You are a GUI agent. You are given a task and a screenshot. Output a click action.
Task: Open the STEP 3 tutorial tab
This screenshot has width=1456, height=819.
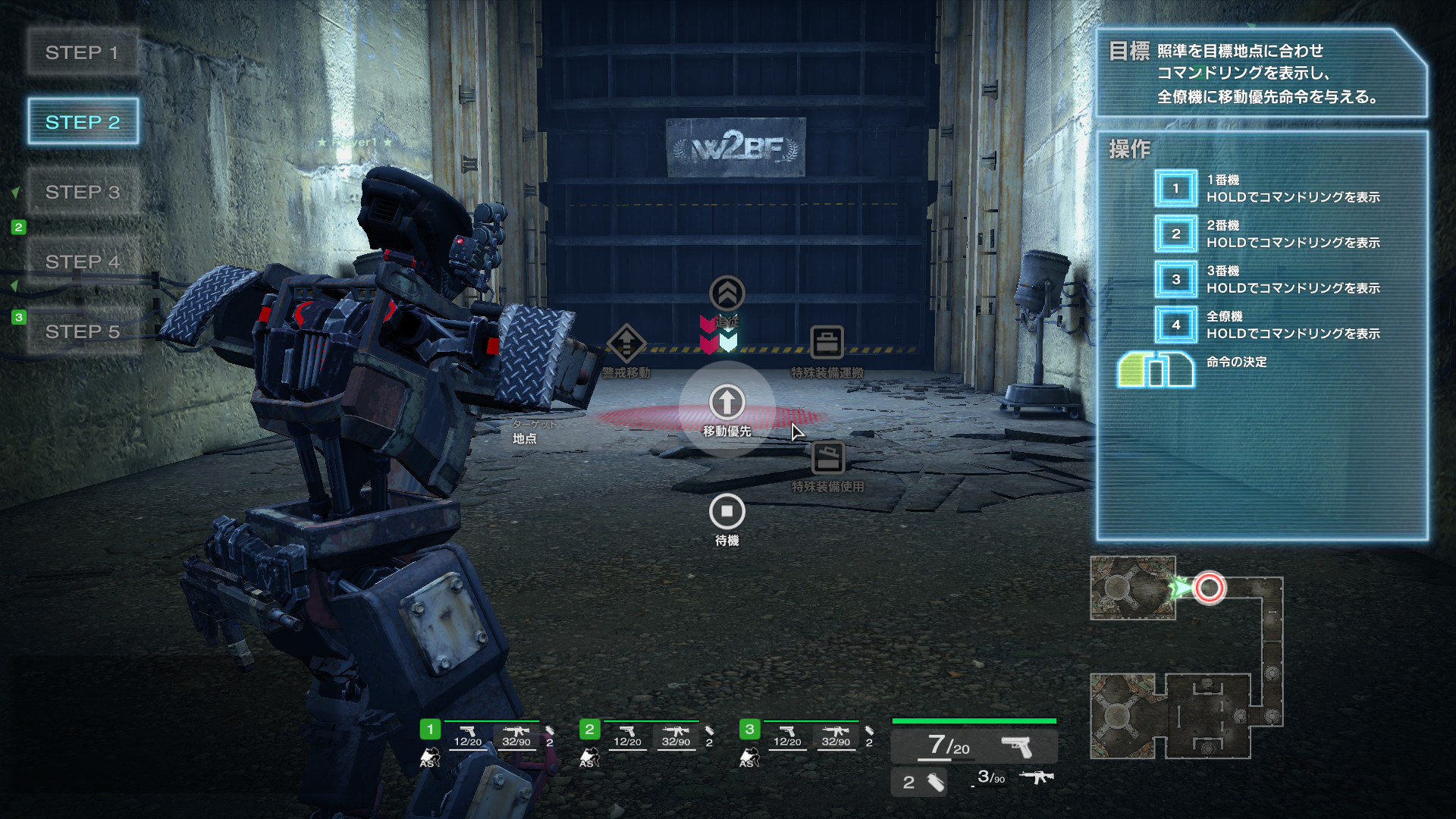coord(83,192)
